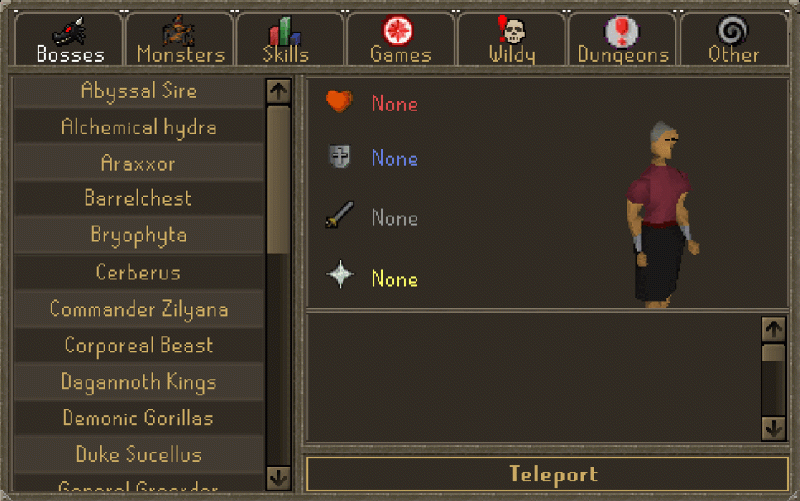Viewport: 800px width, 501px height.
Task: Select Bryophyta from the list
Action: tap(138, 236)
